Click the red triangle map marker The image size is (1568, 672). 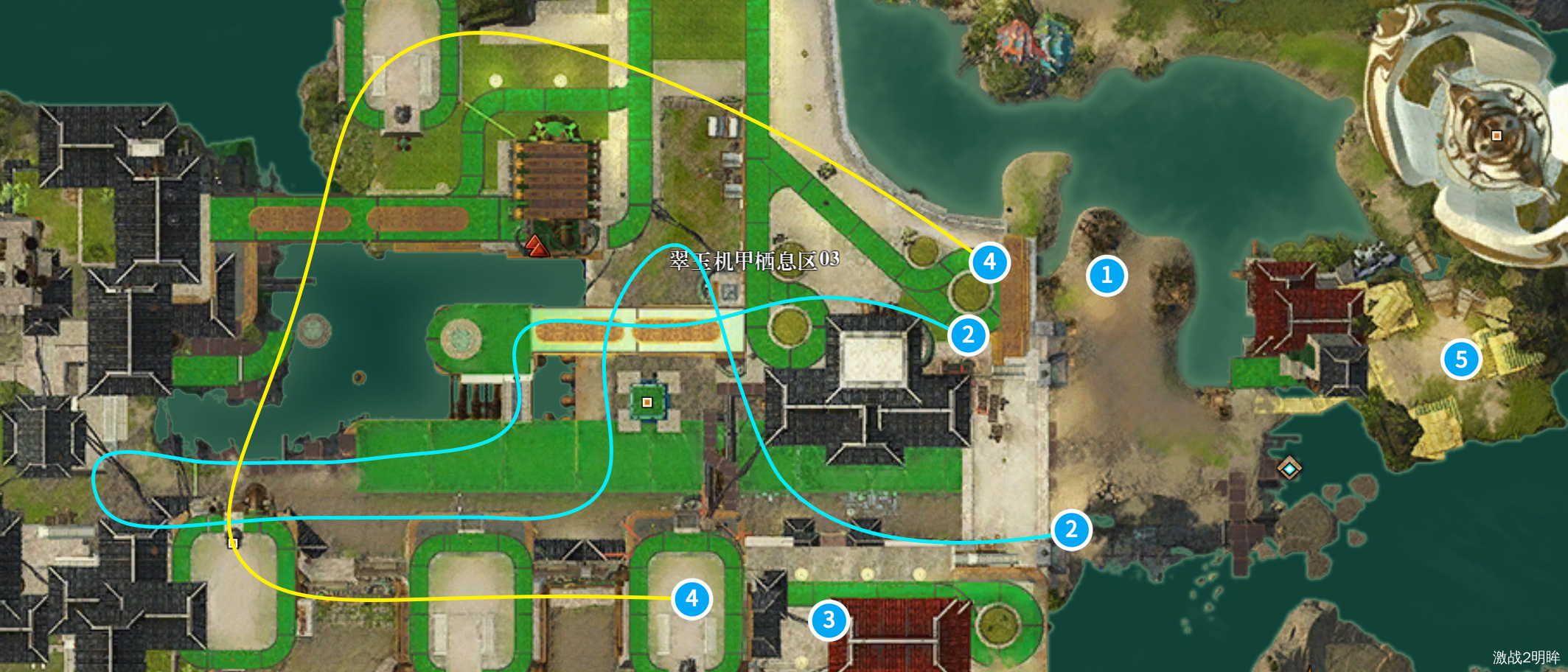537,245
